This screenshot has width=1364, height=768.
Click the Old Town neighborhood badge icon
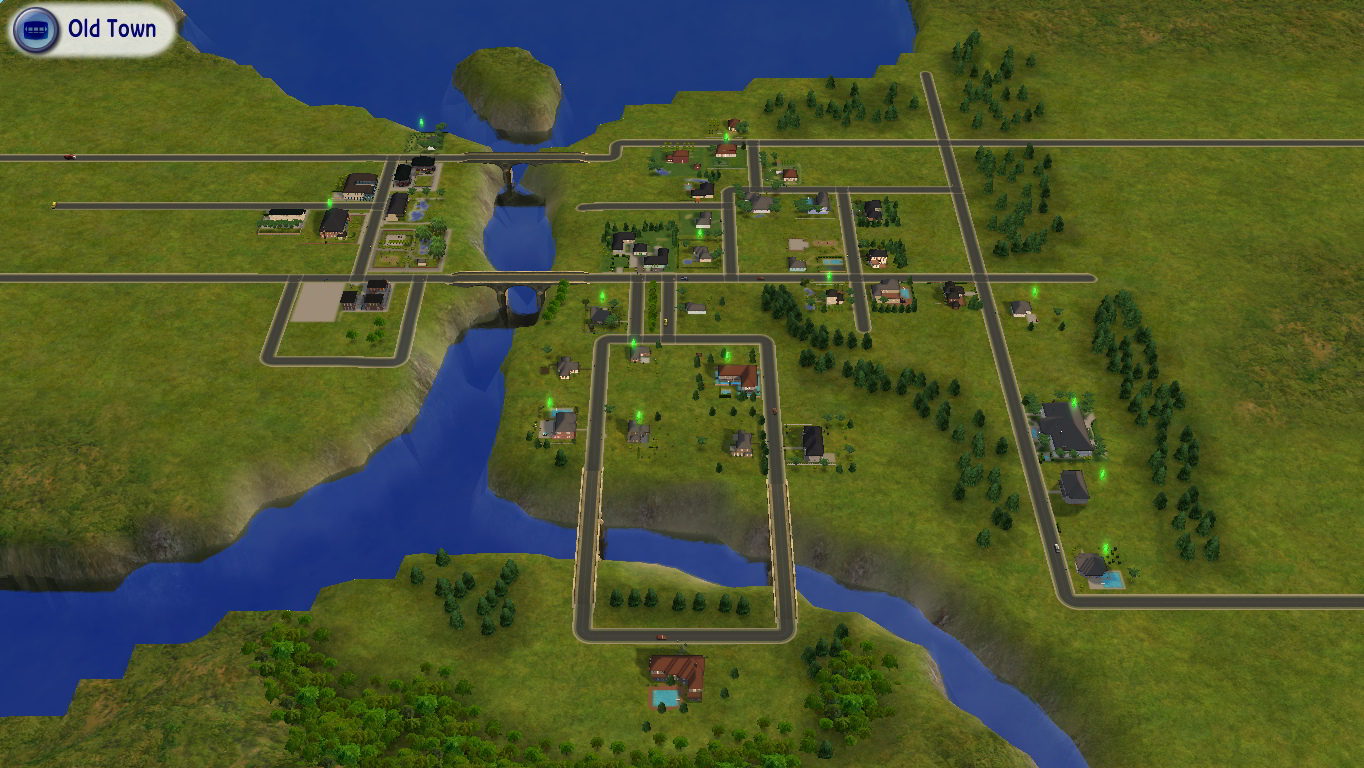click(35, 28)
